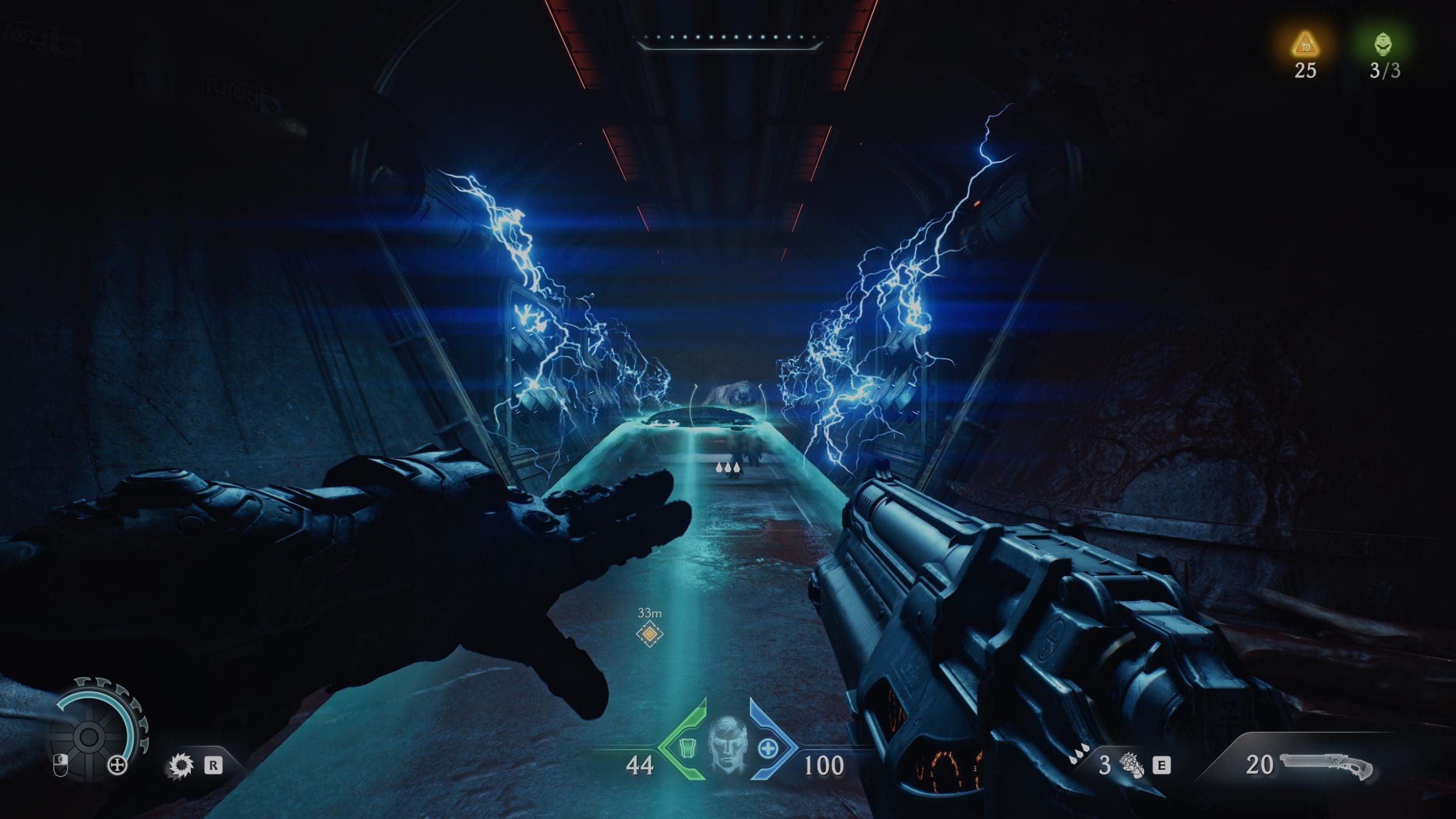Click the orange diamond objective marker

649,633
